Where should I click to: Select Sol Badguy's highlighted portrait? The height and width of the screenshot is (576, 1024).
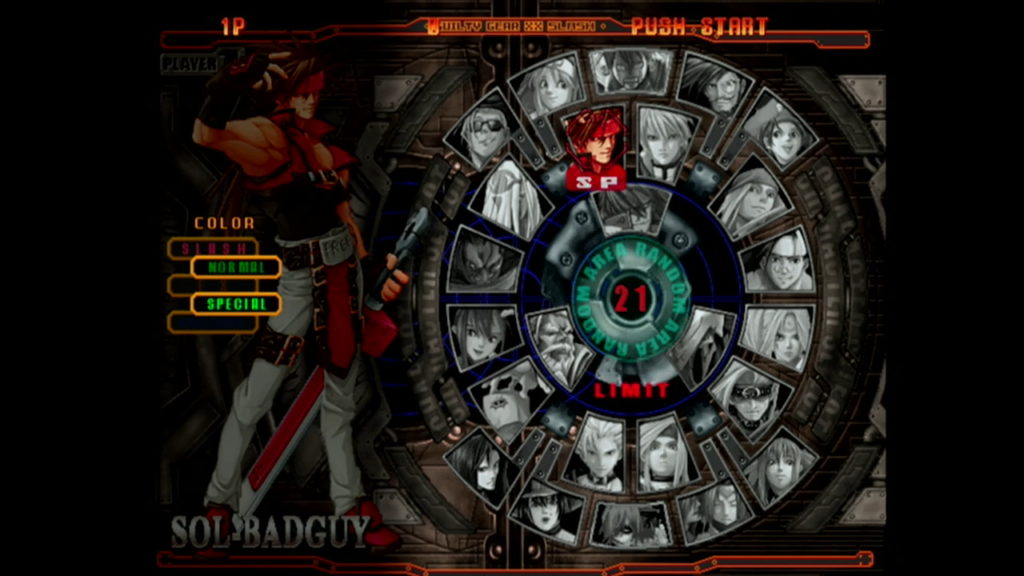coord(594,140)
